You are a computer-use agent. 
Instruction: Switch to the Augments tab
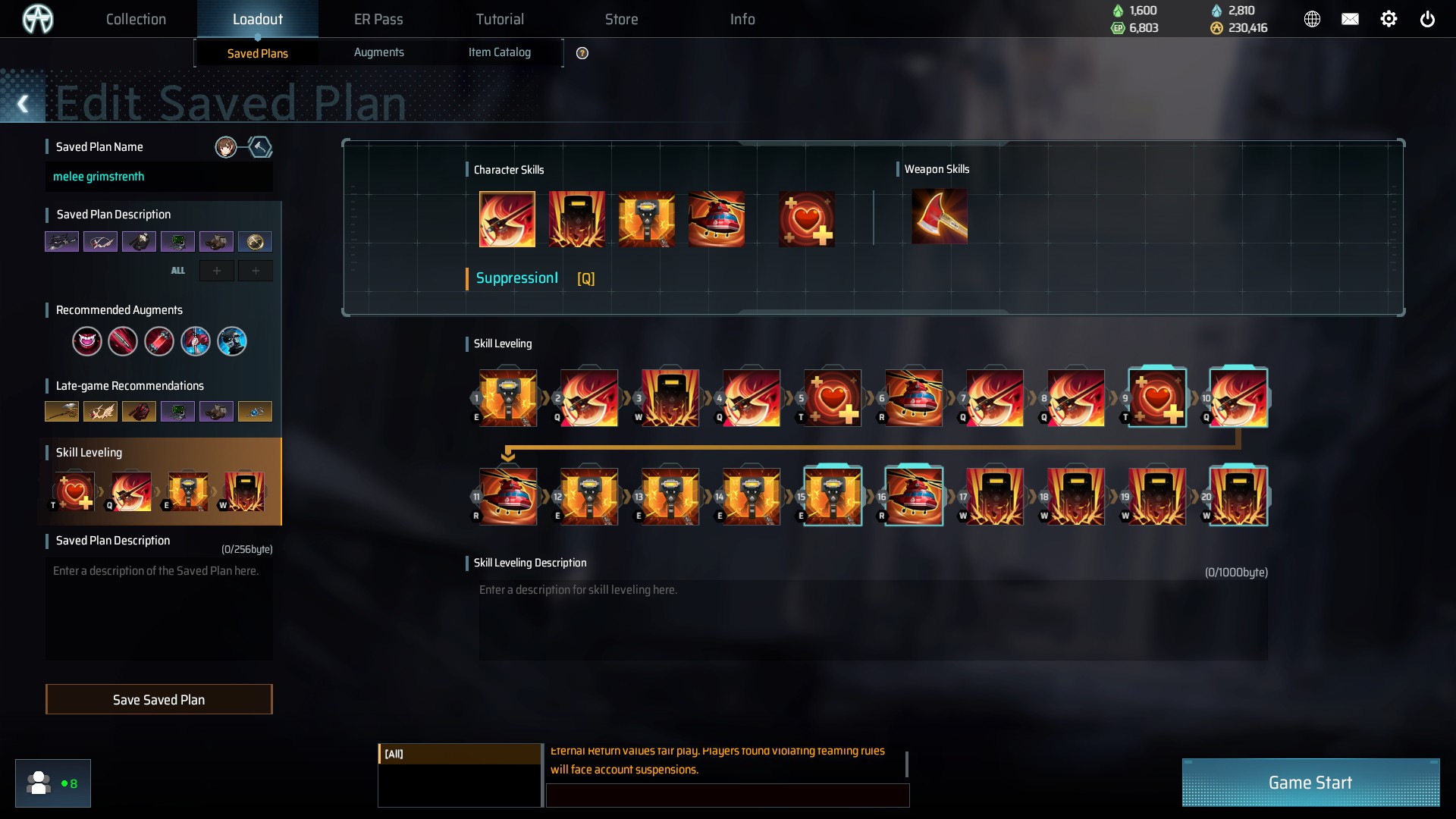tap(378, 52)
